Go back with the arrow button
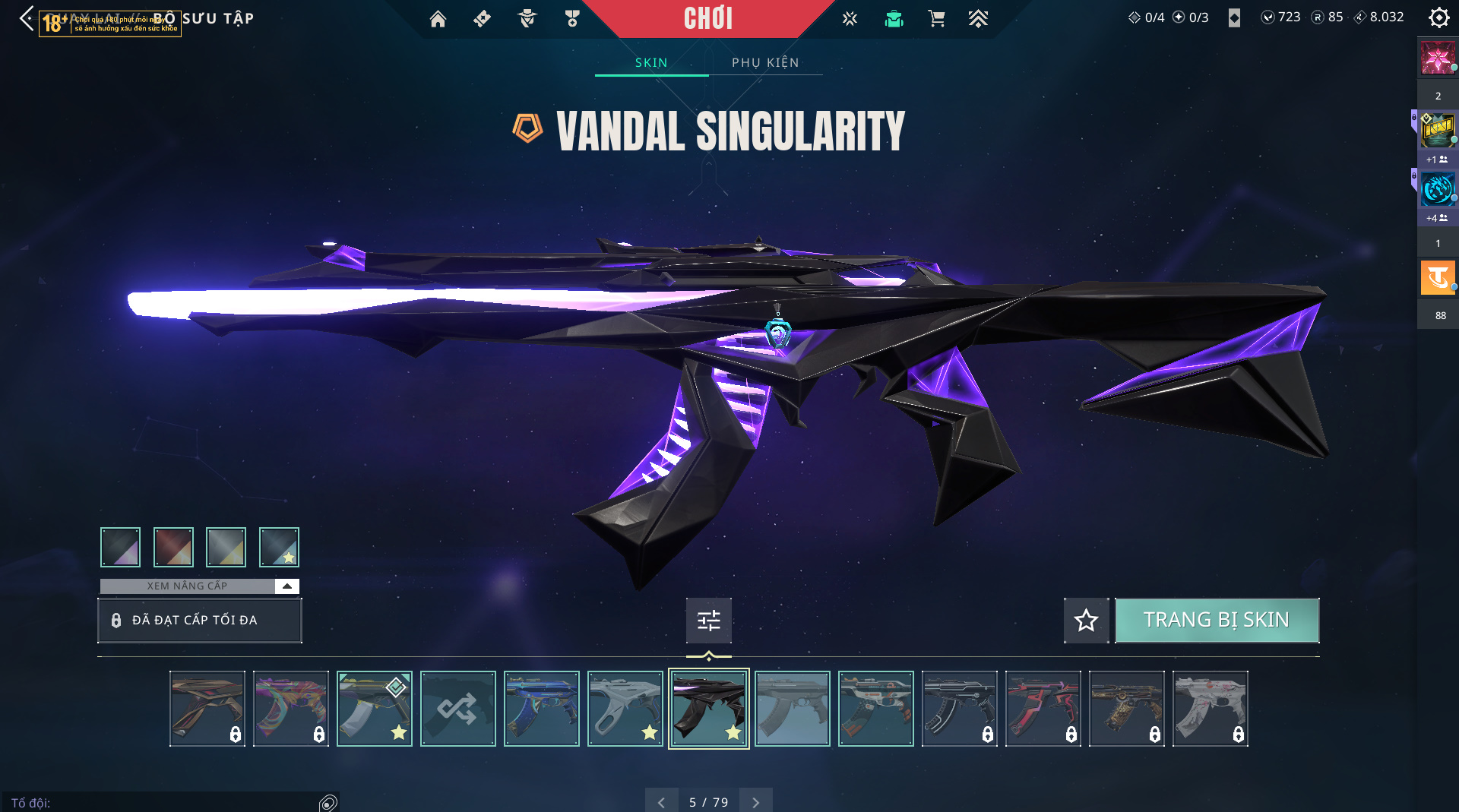1459x812 pixels. click(x=27, y=18)
